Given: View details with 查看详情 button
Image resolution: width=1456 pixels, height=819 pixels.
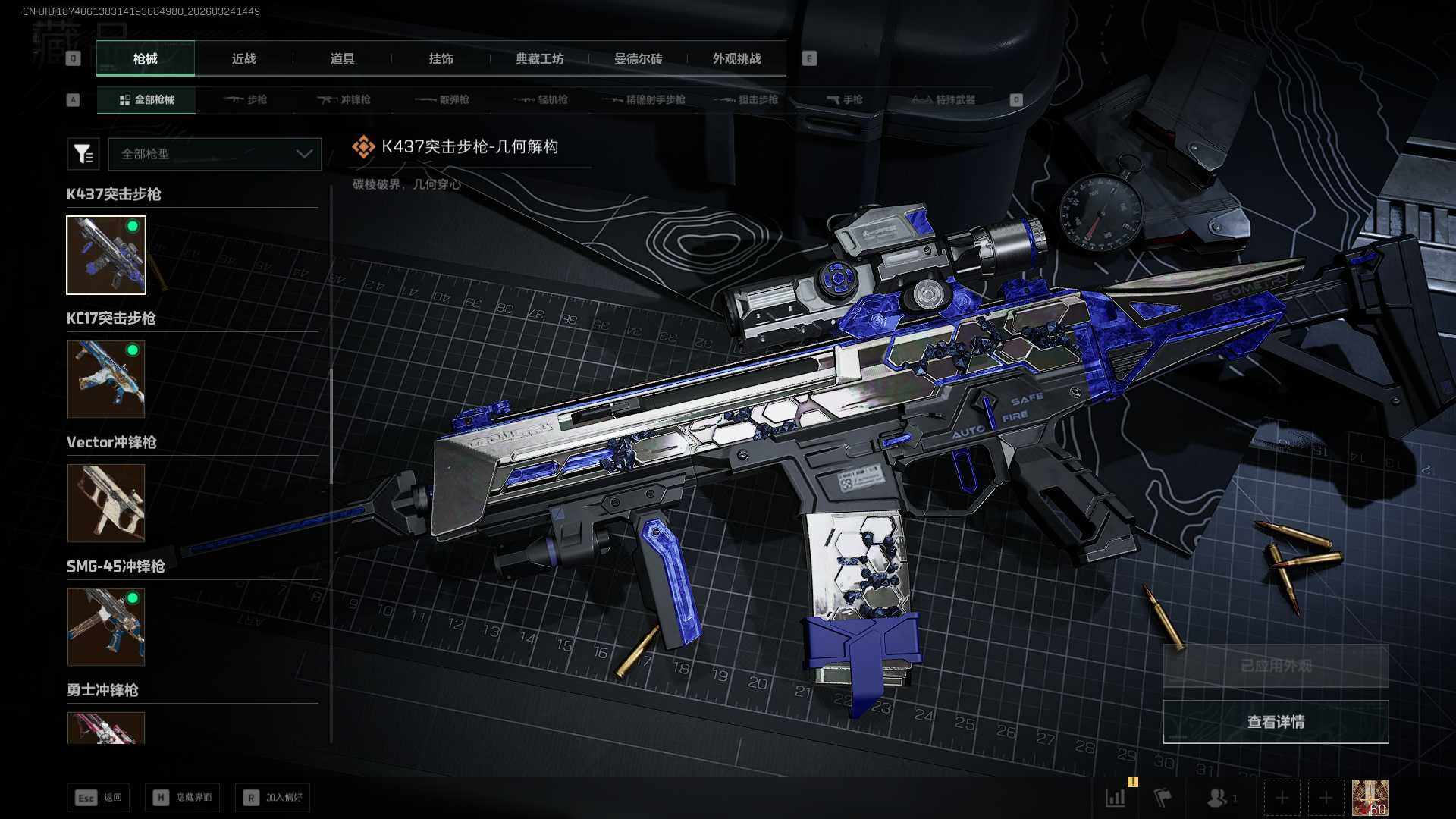Looking at the screenshot, I should (1276, 722).
